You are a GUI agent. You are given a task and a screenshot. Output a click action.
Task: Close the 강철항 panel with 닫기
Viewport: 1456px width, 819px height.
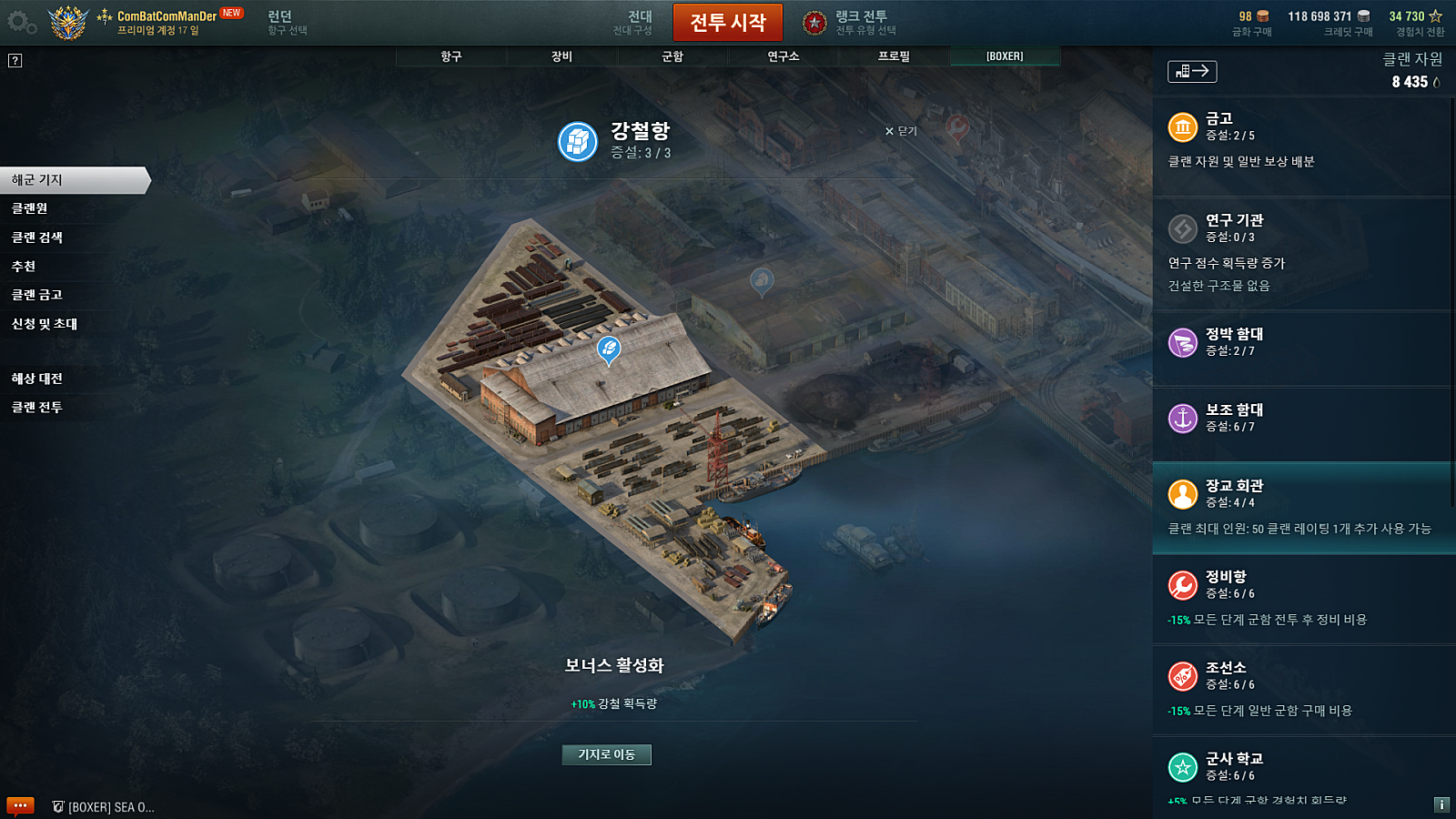coord(901,131)
